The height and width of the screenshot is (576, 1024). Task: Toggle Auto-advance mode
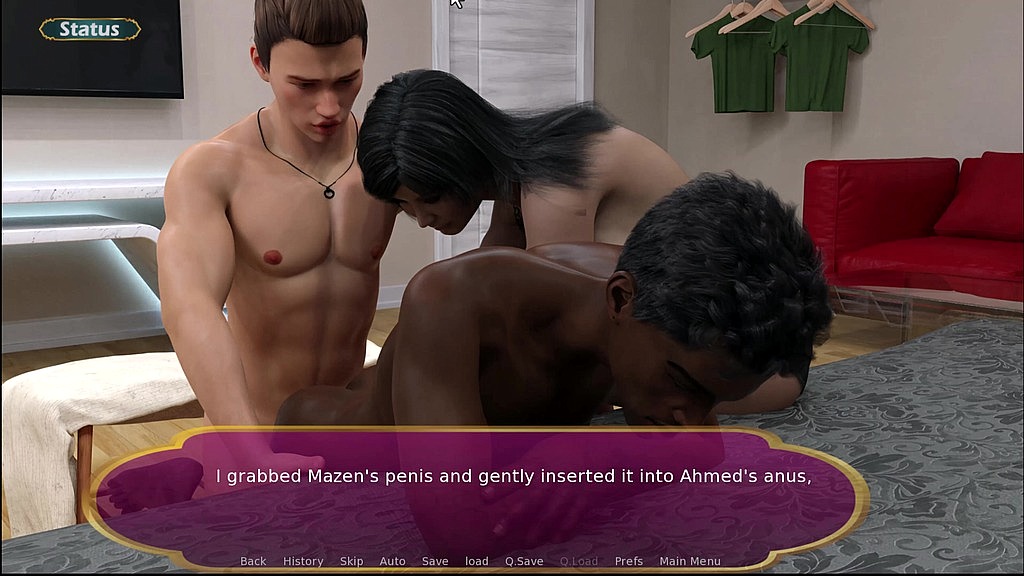point(392,561)
